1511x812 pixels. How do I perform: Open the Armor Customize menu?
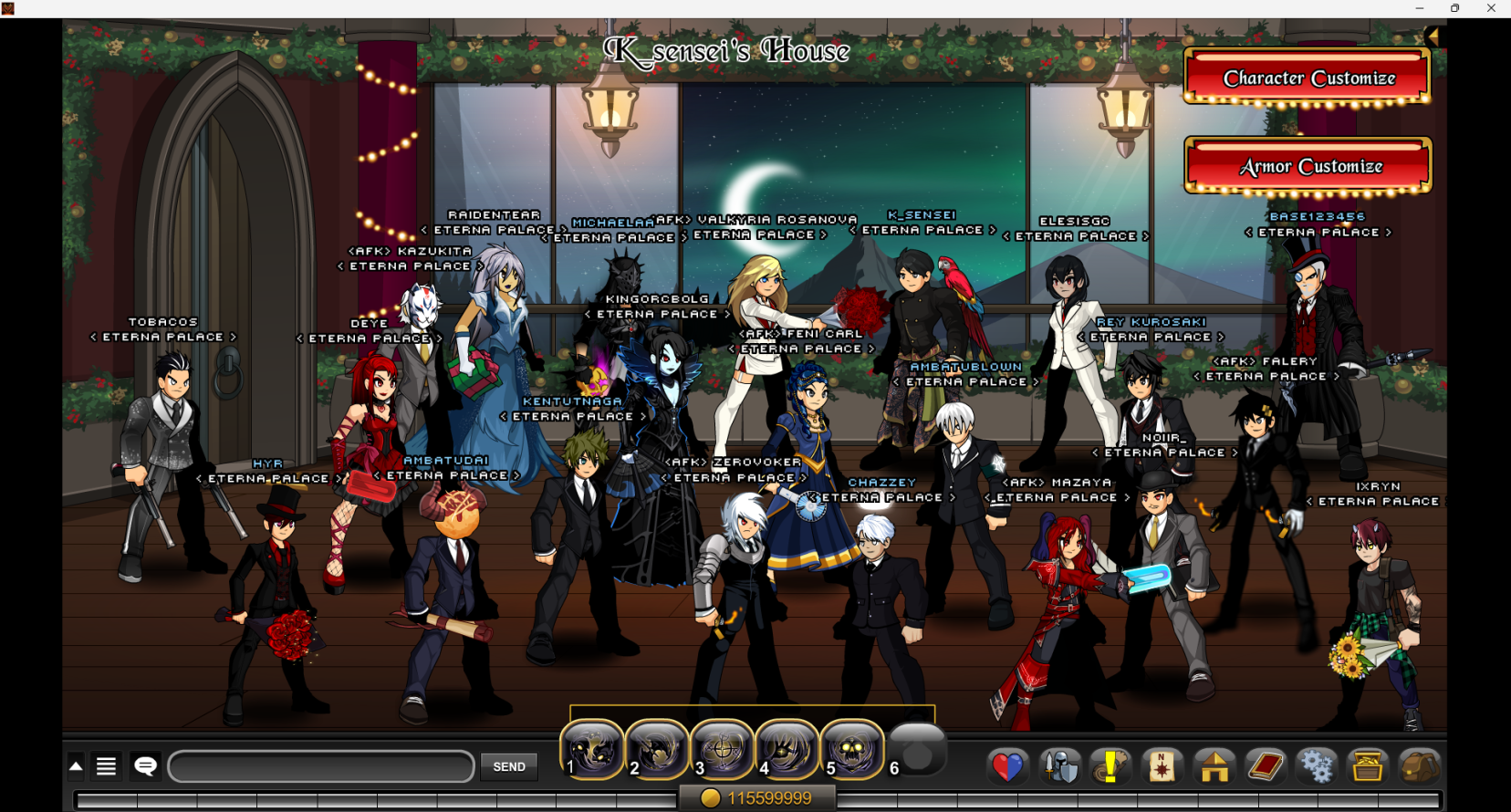1308,166
